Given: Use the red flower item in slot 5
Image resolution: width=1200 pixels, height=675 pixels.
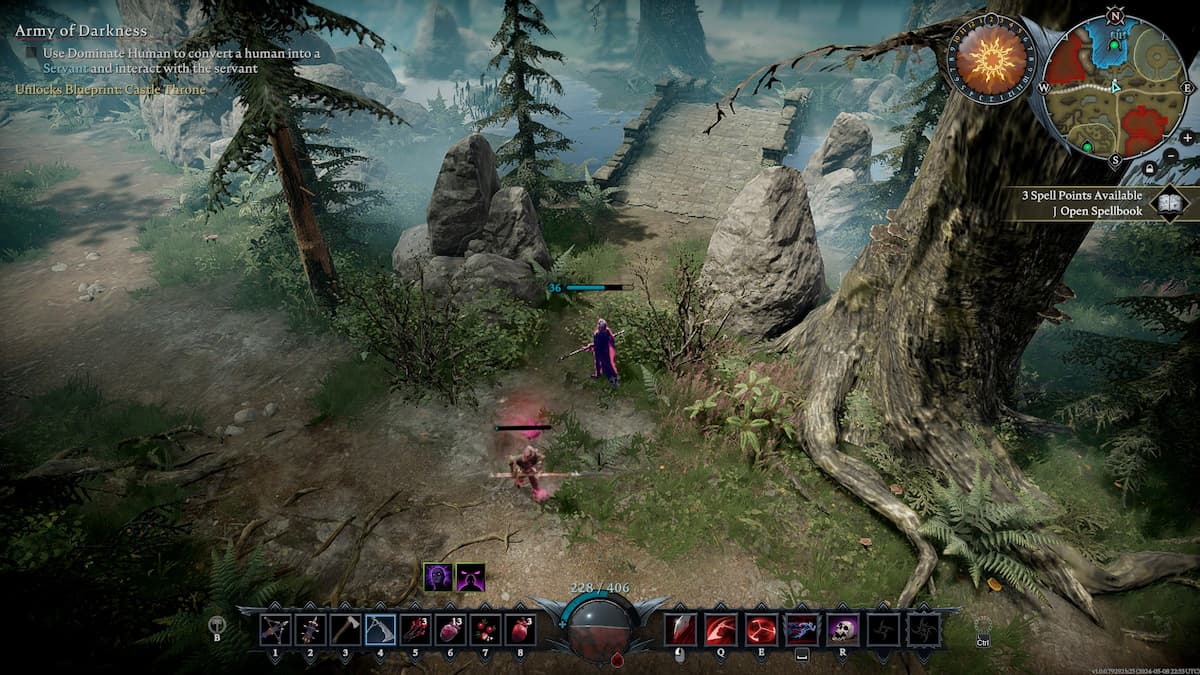Looking at the screenshot, I should [415, 629].
